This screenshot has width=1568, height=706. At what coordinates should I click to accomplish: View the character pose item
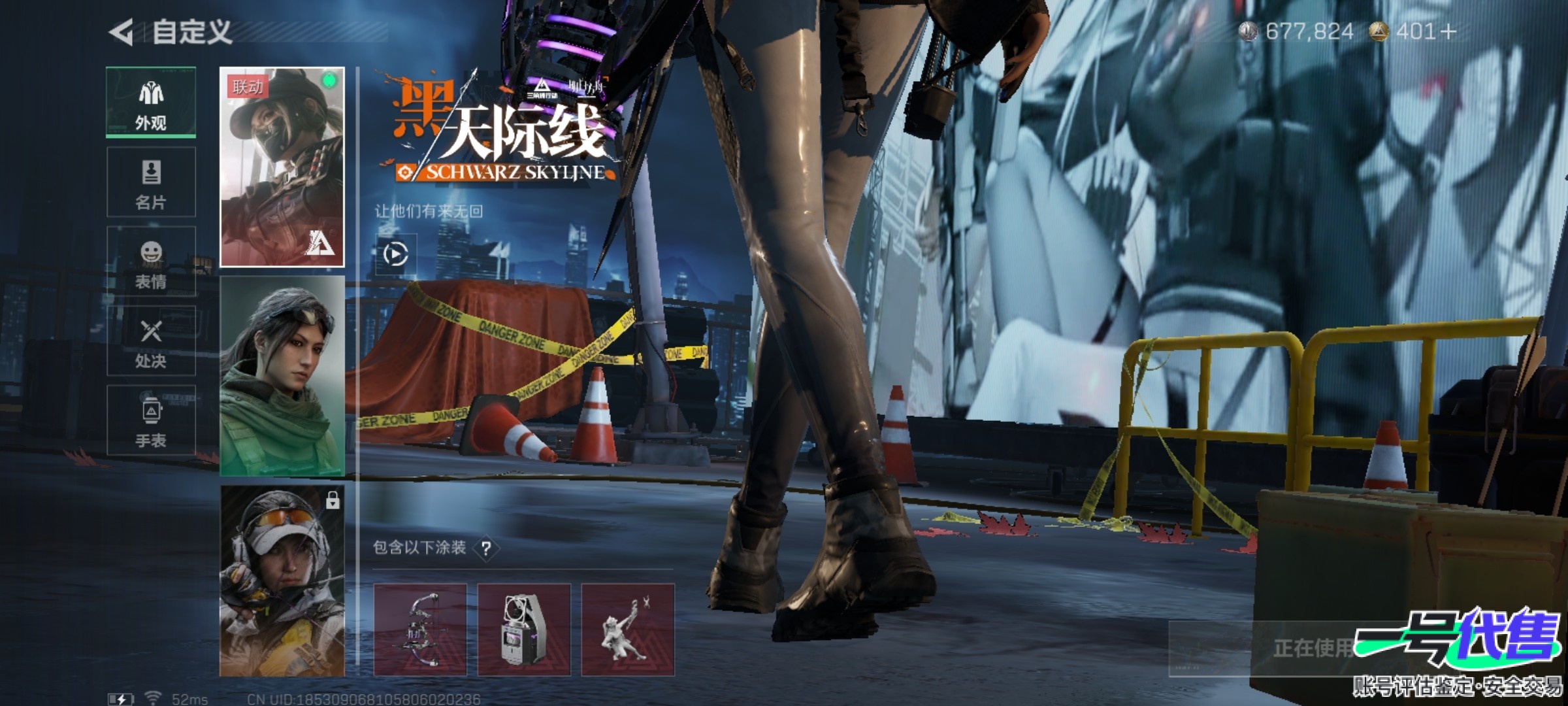[628, 630]
